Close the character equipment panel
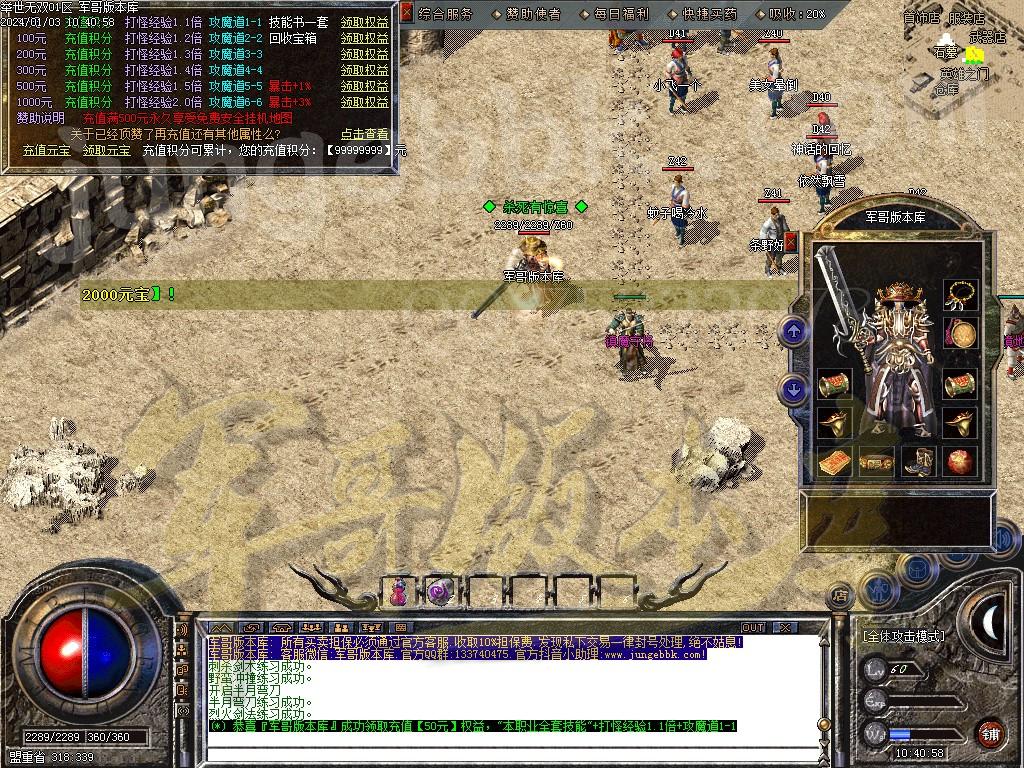 pos(790,242)
